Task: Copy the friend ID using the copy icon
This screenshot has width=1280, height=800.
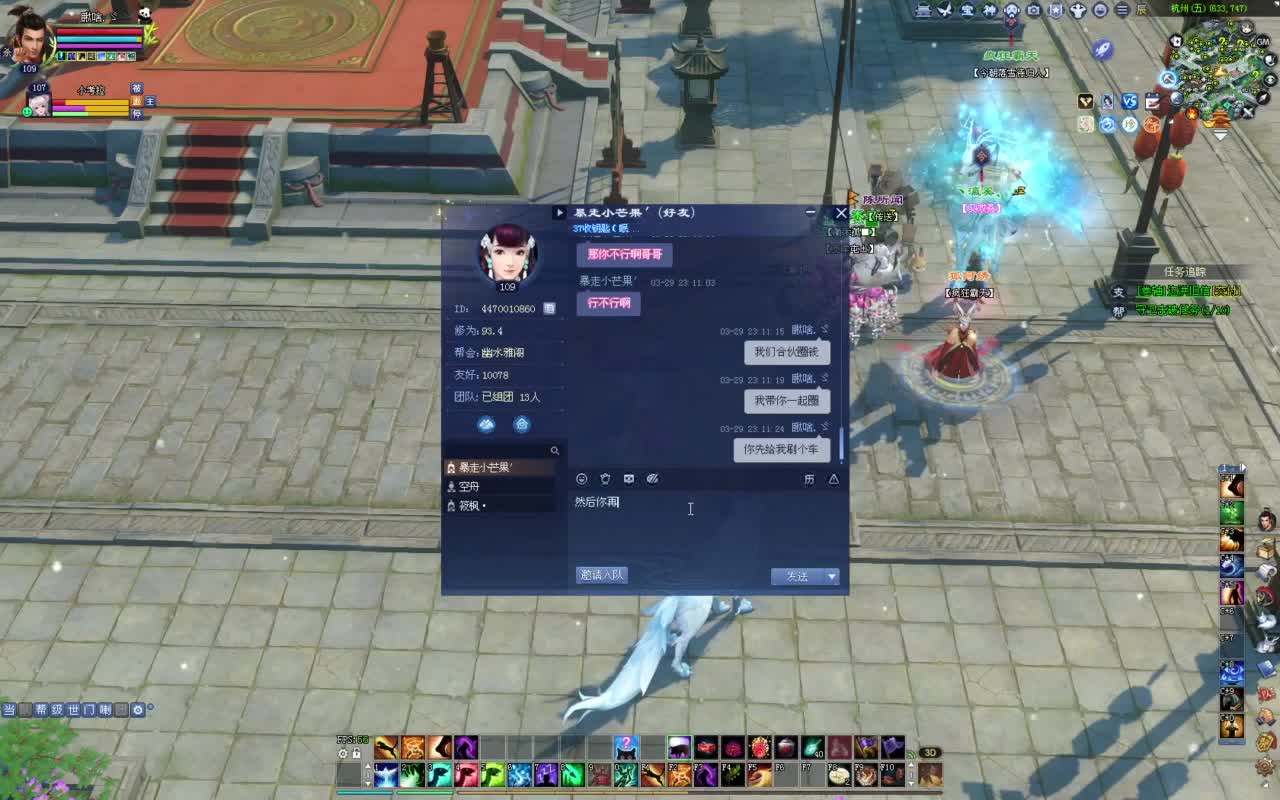Action: 550,310
